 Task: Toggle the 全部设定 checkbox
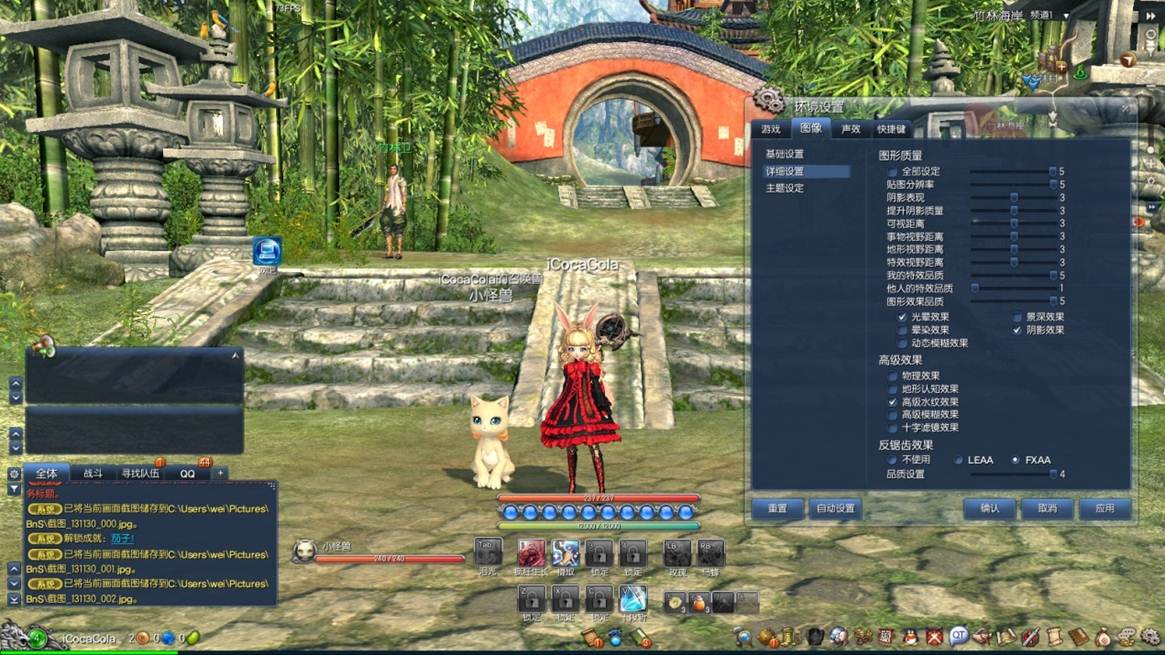(893, 172)
